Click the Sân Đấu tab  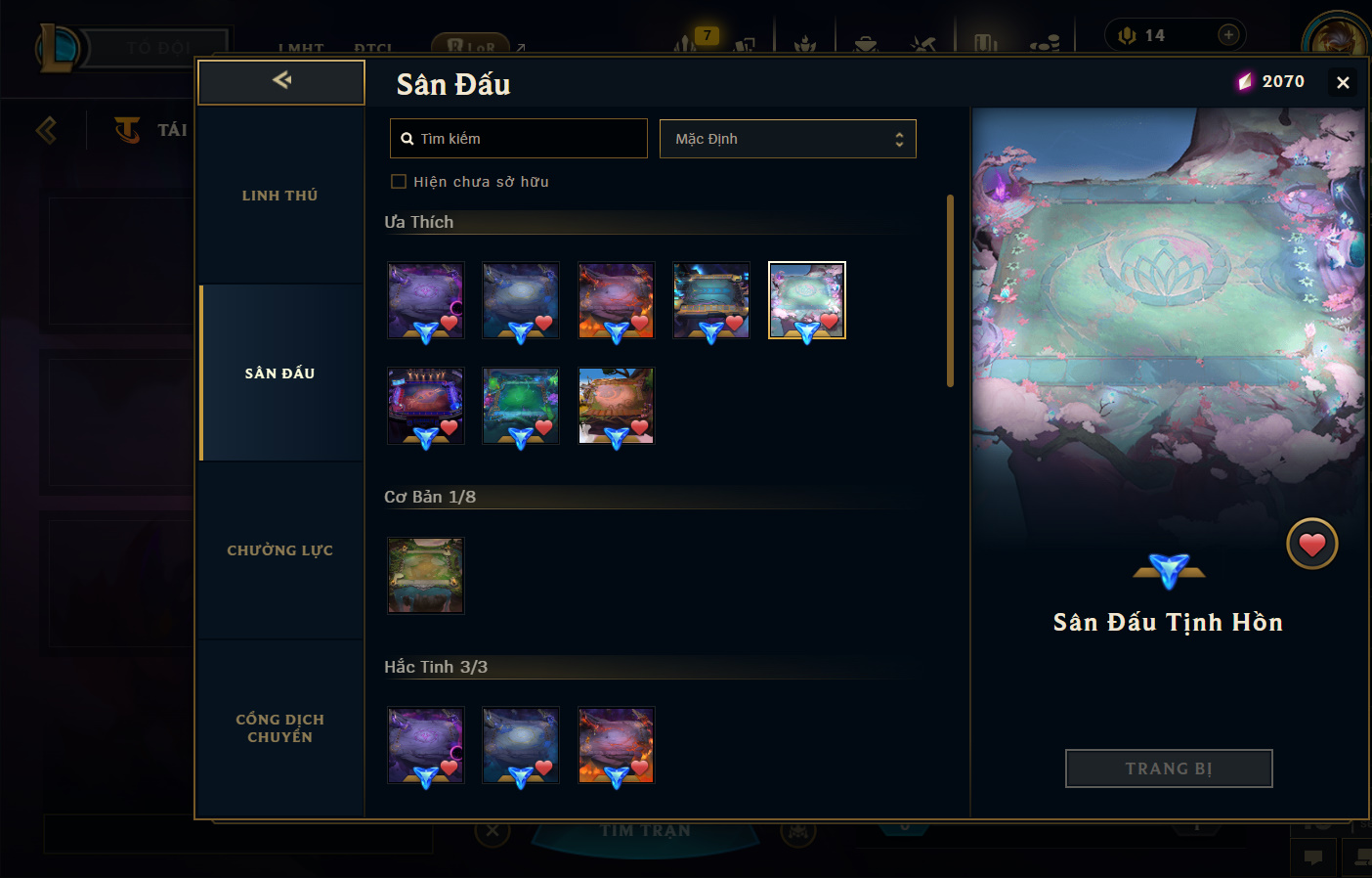[x=280, y=373]
